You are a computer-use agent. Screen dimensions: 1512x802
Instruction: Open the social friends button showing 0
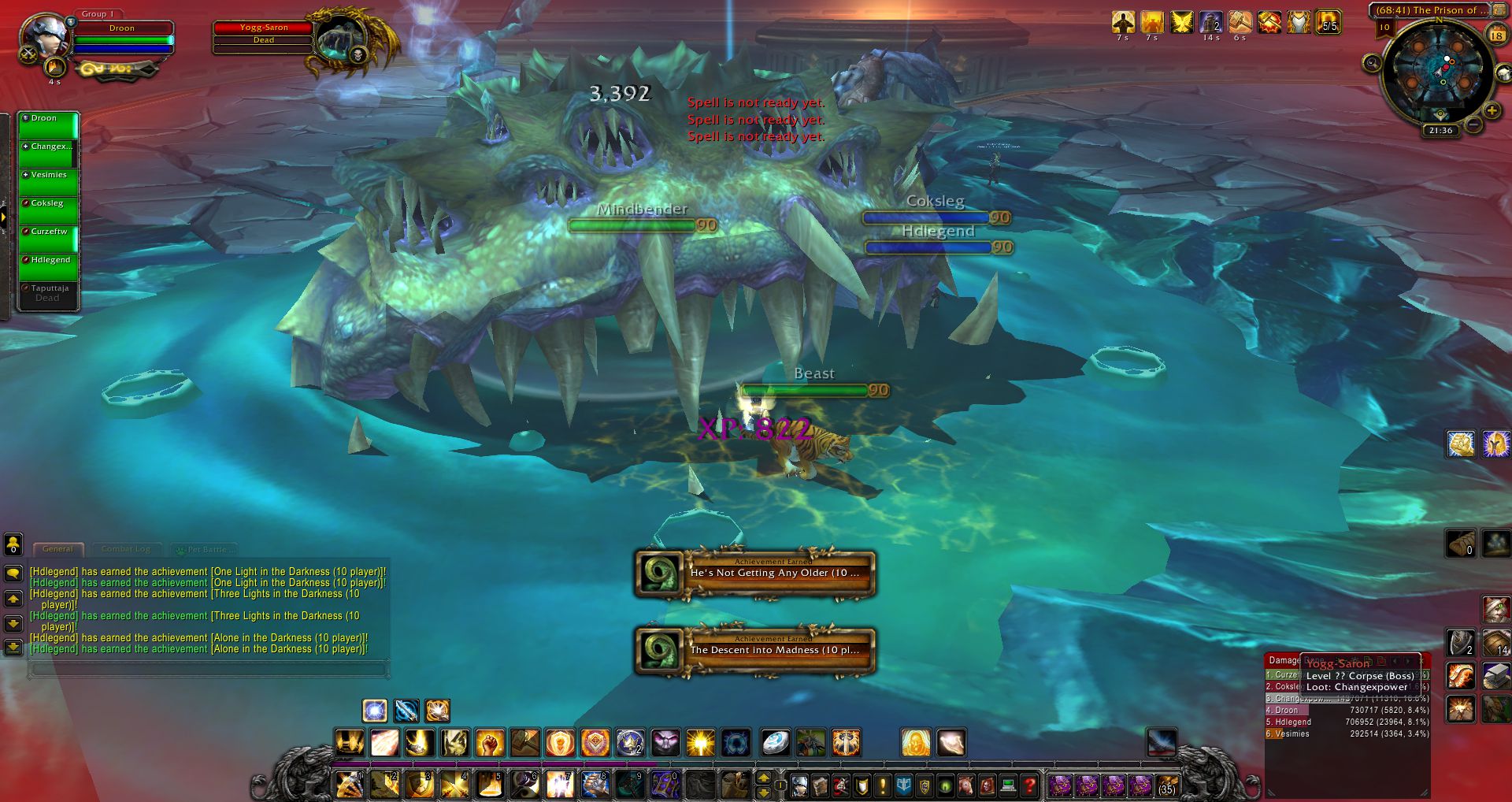click(13, 544)
